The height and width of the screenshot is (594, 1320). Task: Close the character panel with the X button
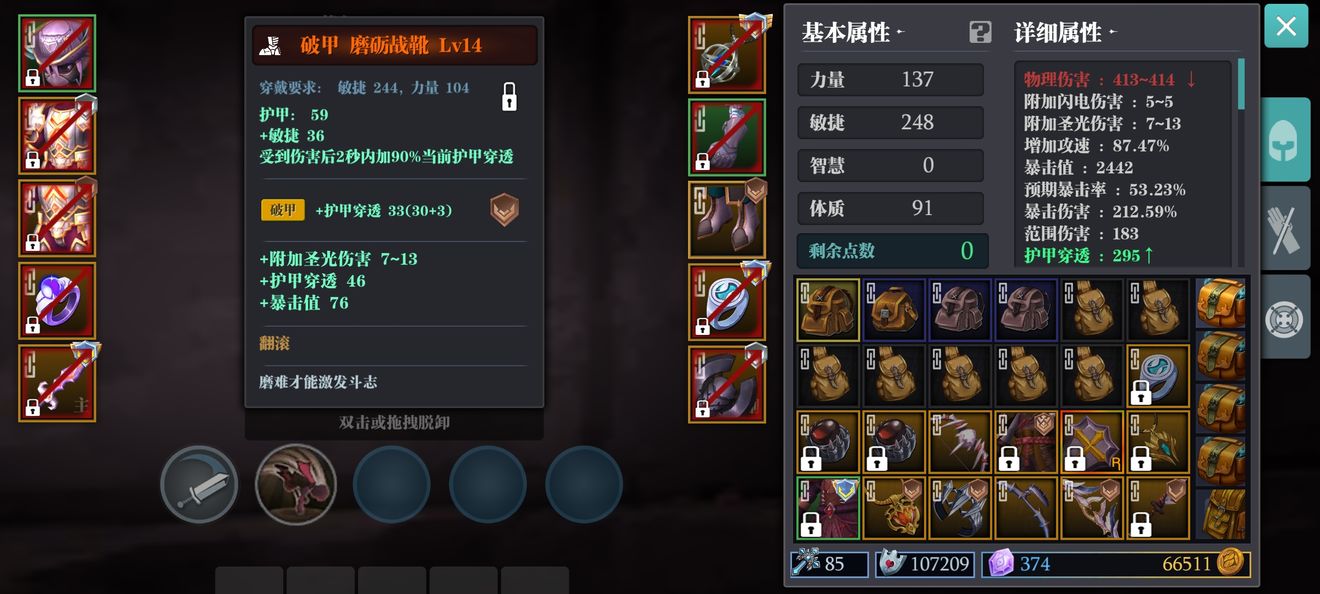(1286, 26)
